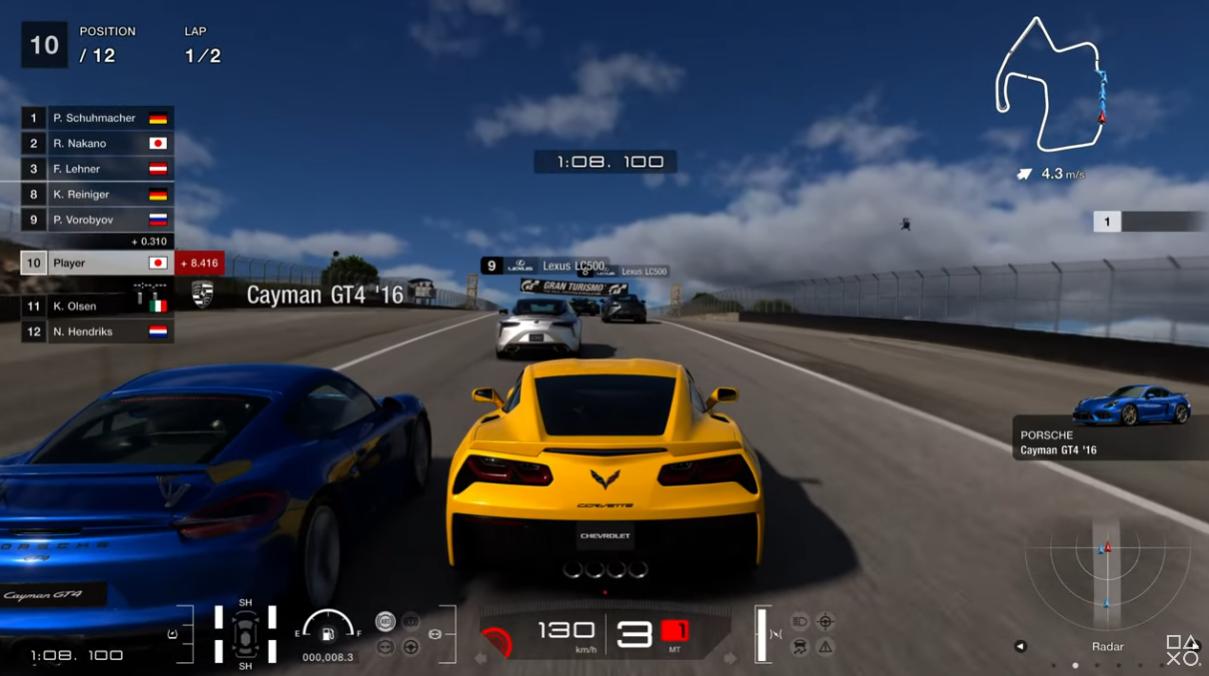
Task: Toggle the traction control skid icon
Action: tap(800, 647)
